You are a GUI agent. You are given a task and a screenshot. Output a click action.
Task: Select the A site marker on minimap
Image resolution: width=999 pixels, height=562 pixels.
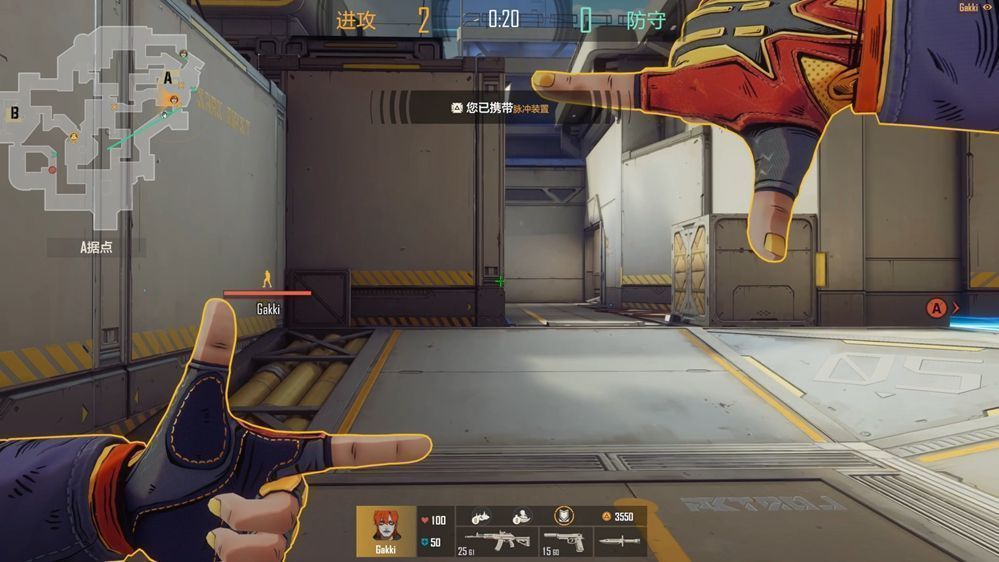pyautogui.click(x=168, y=78)
